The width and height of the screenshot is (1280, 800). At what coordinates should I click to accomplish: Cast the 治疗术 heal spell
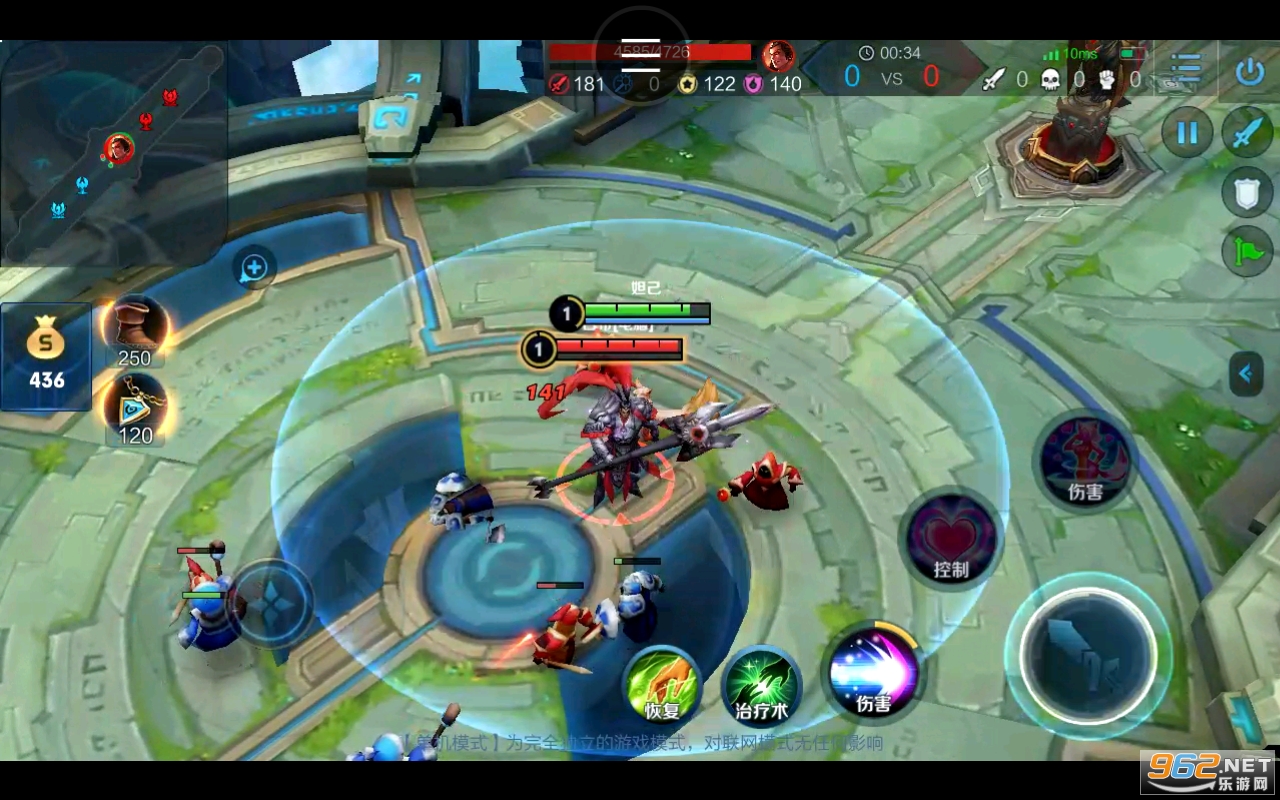point(761,686)
